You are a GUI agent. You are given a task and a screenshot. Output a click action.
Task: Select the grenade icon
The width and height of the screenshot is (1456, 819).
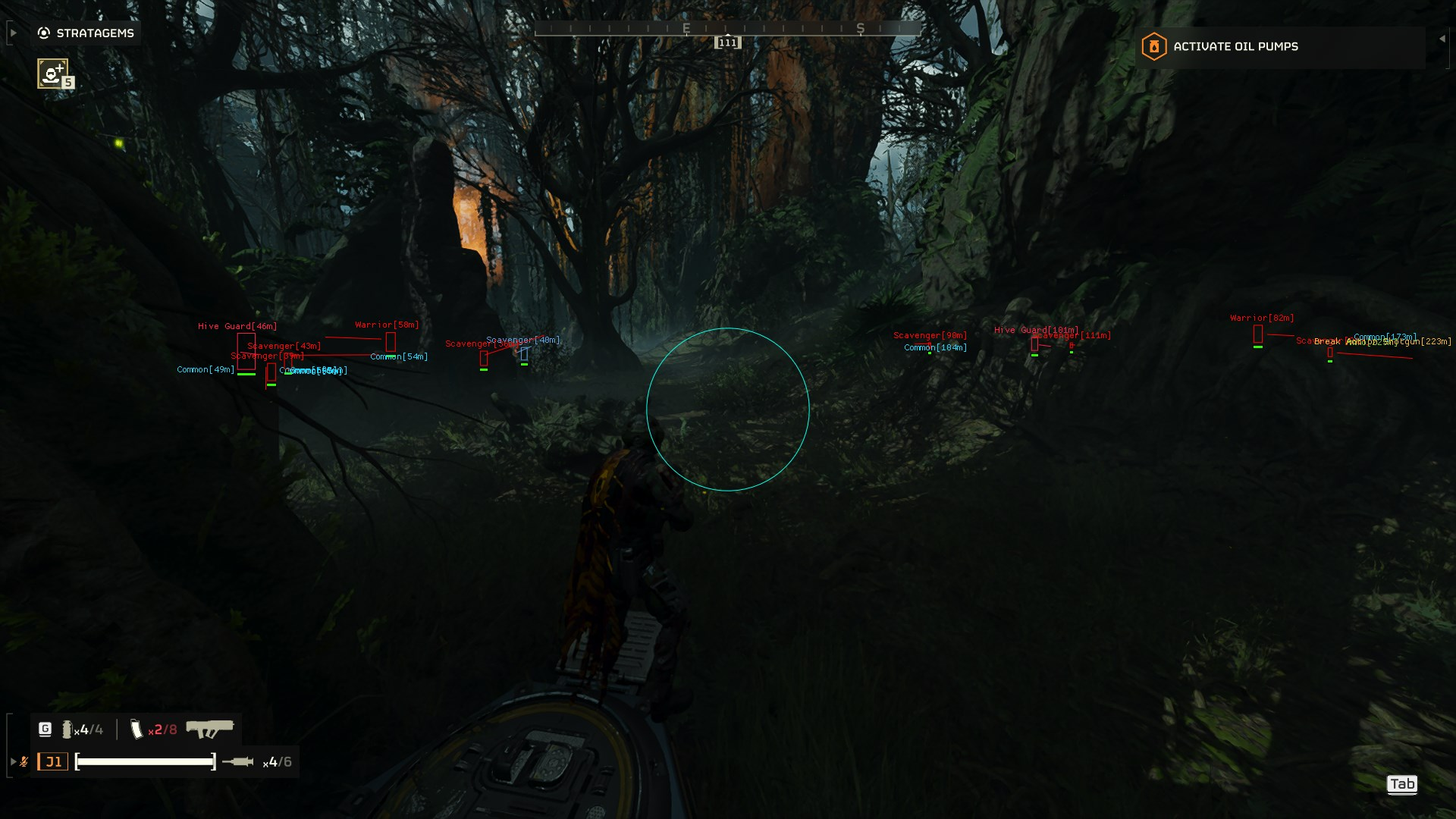67,730
